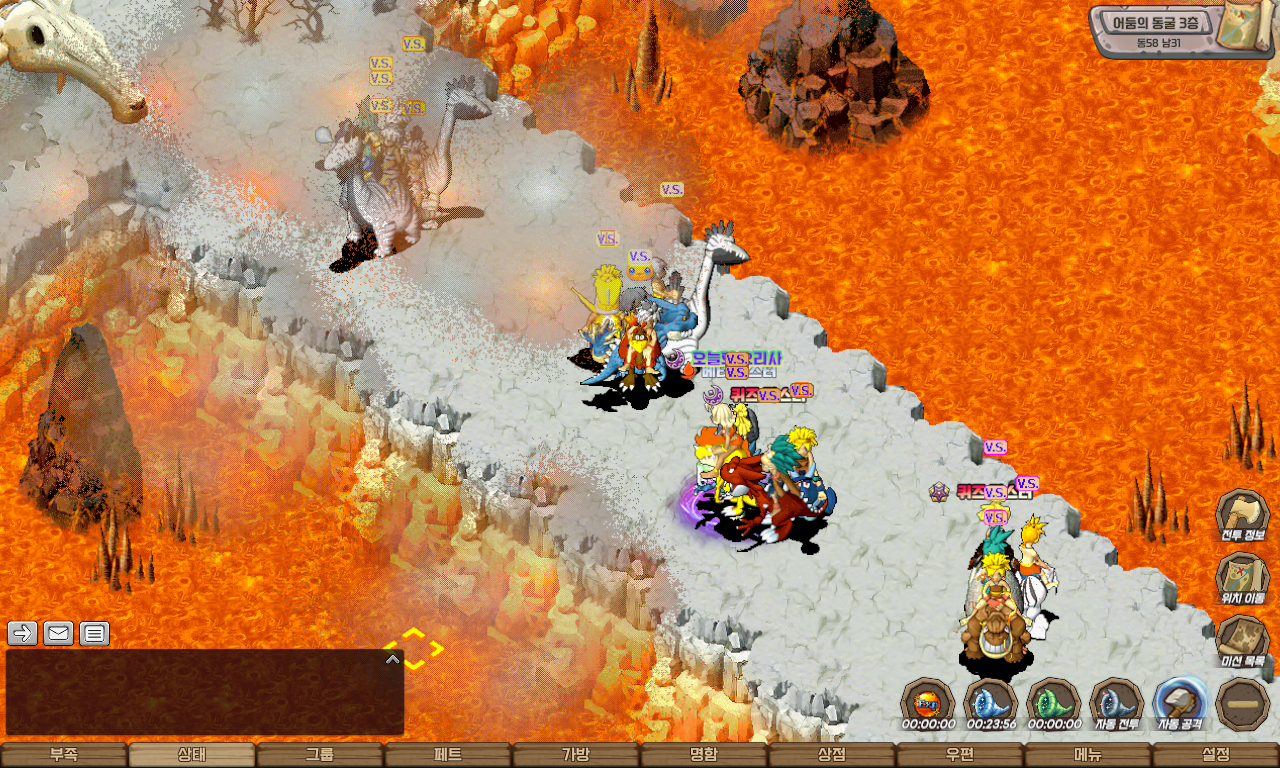Image resolution: width=1280 pixels, height=768 pixels.
Task: Open the 메뉴 (menu) button
Action: point(1088,755)
